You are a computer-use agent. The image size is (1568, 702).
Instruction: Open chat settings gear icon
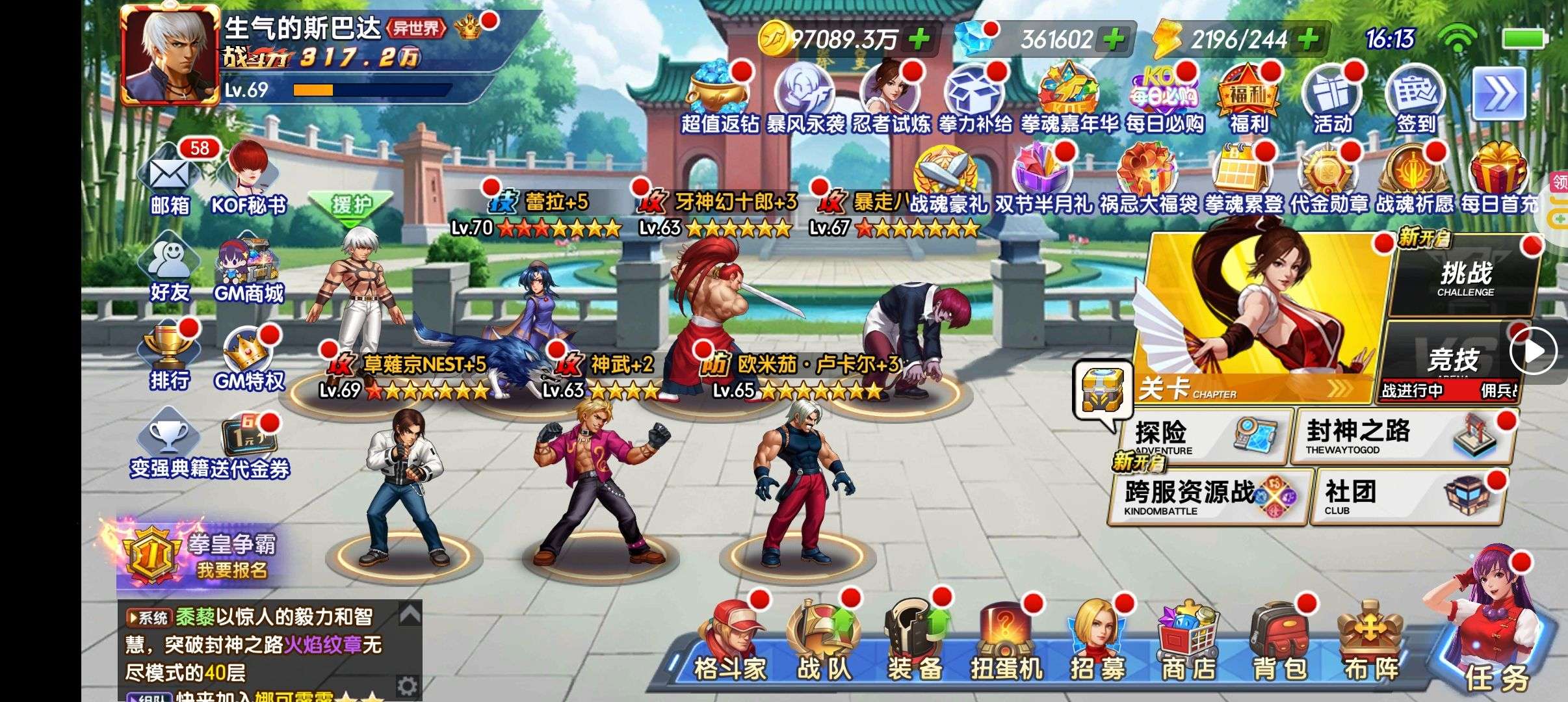[x=407, y=685]
